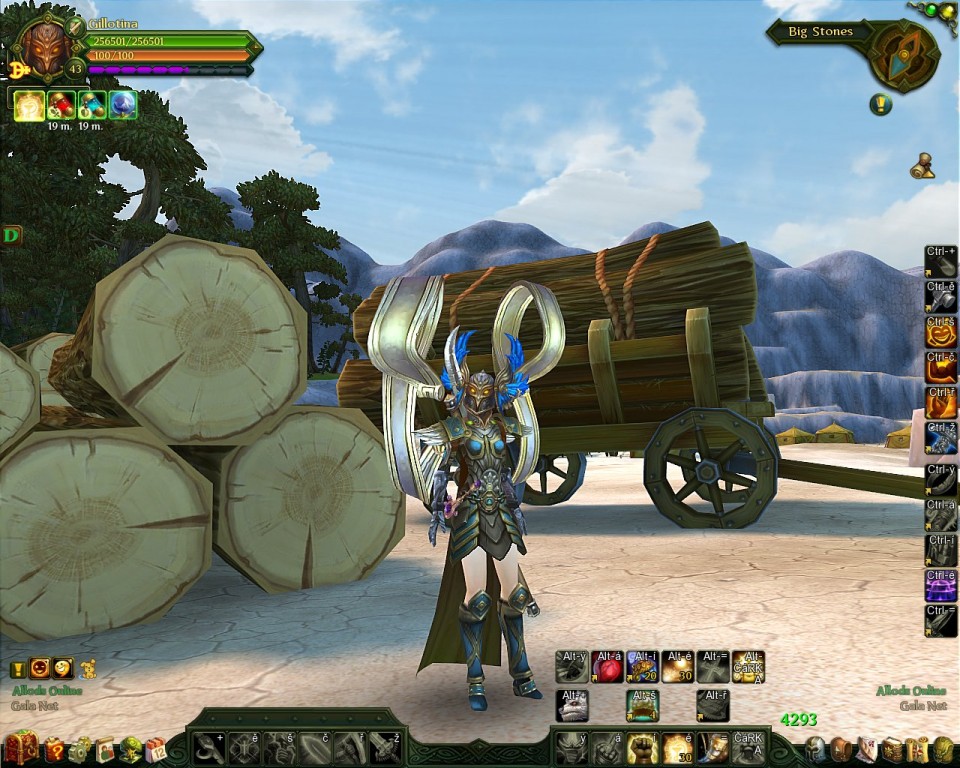Open the gears settings menu
This screenshot has width=960, height=768.
(80, 749)
